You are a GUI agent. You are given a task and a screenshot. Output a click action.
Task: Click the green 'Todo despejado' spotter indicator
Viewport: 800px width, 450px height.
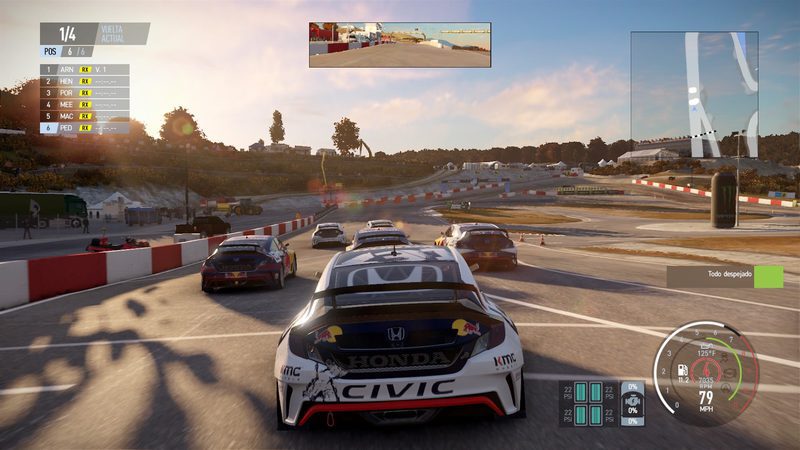[768, 277]
